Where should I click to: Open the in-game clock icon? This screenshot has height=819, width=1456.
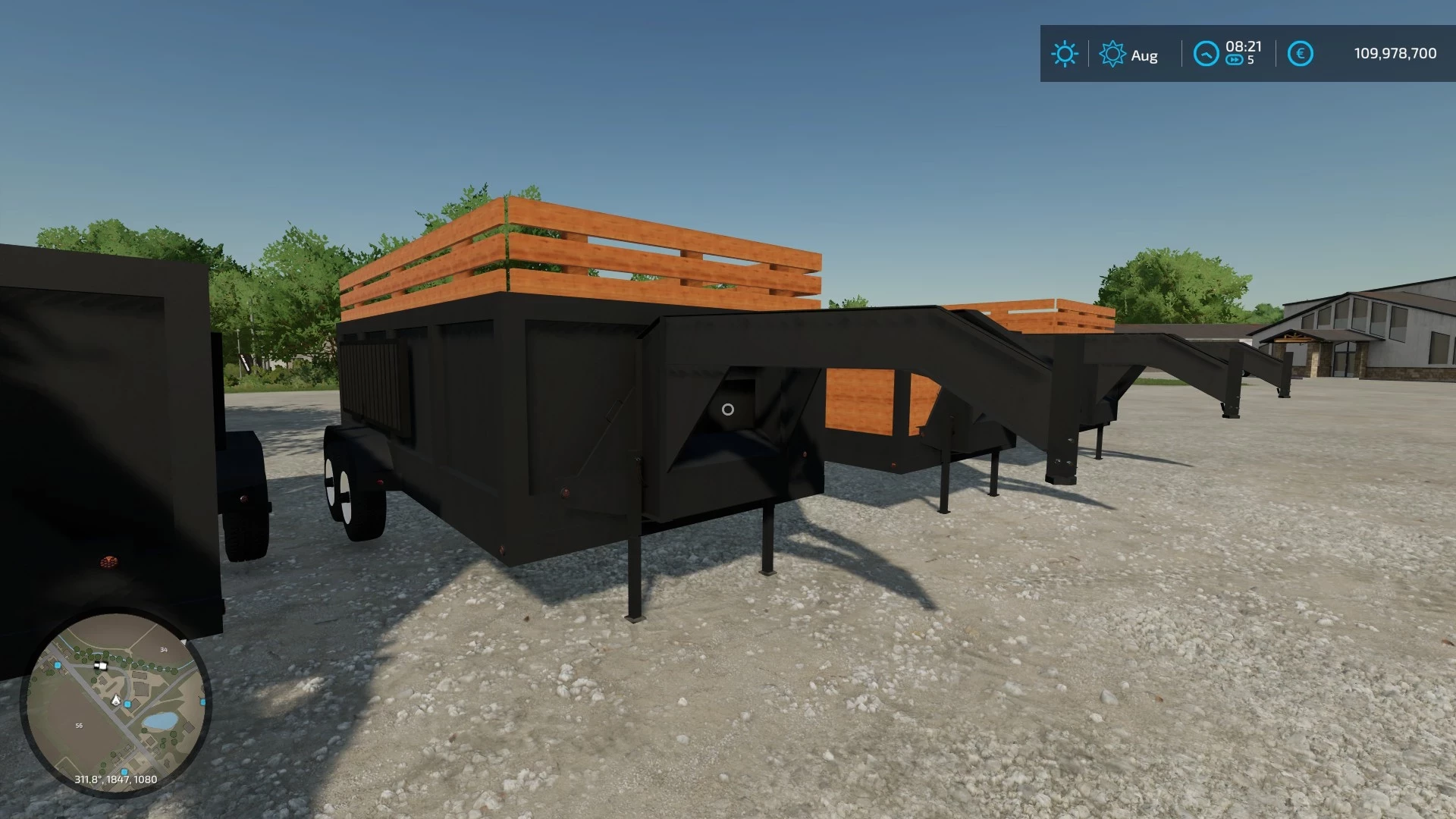(x=1207, y=54)
